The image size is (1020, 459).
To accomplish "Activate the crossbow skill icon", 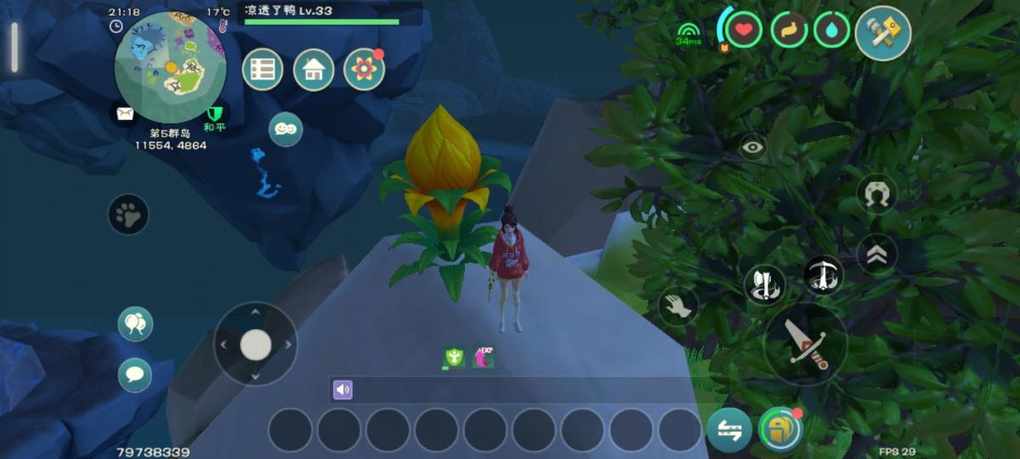I will point(824,275).
